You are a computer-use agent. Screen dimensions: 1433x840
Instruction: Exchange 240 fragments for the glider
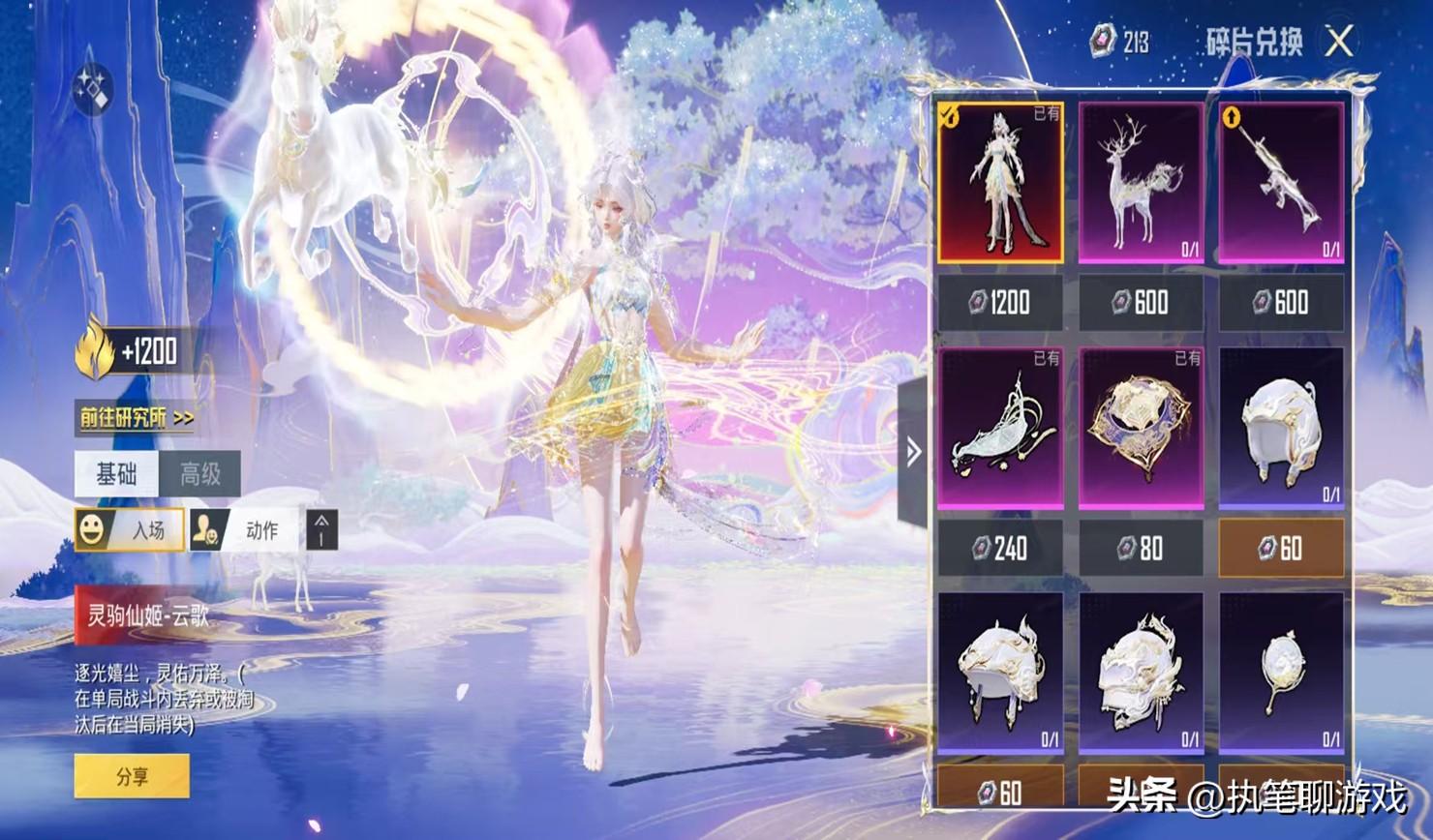(x=1000, y=549)
